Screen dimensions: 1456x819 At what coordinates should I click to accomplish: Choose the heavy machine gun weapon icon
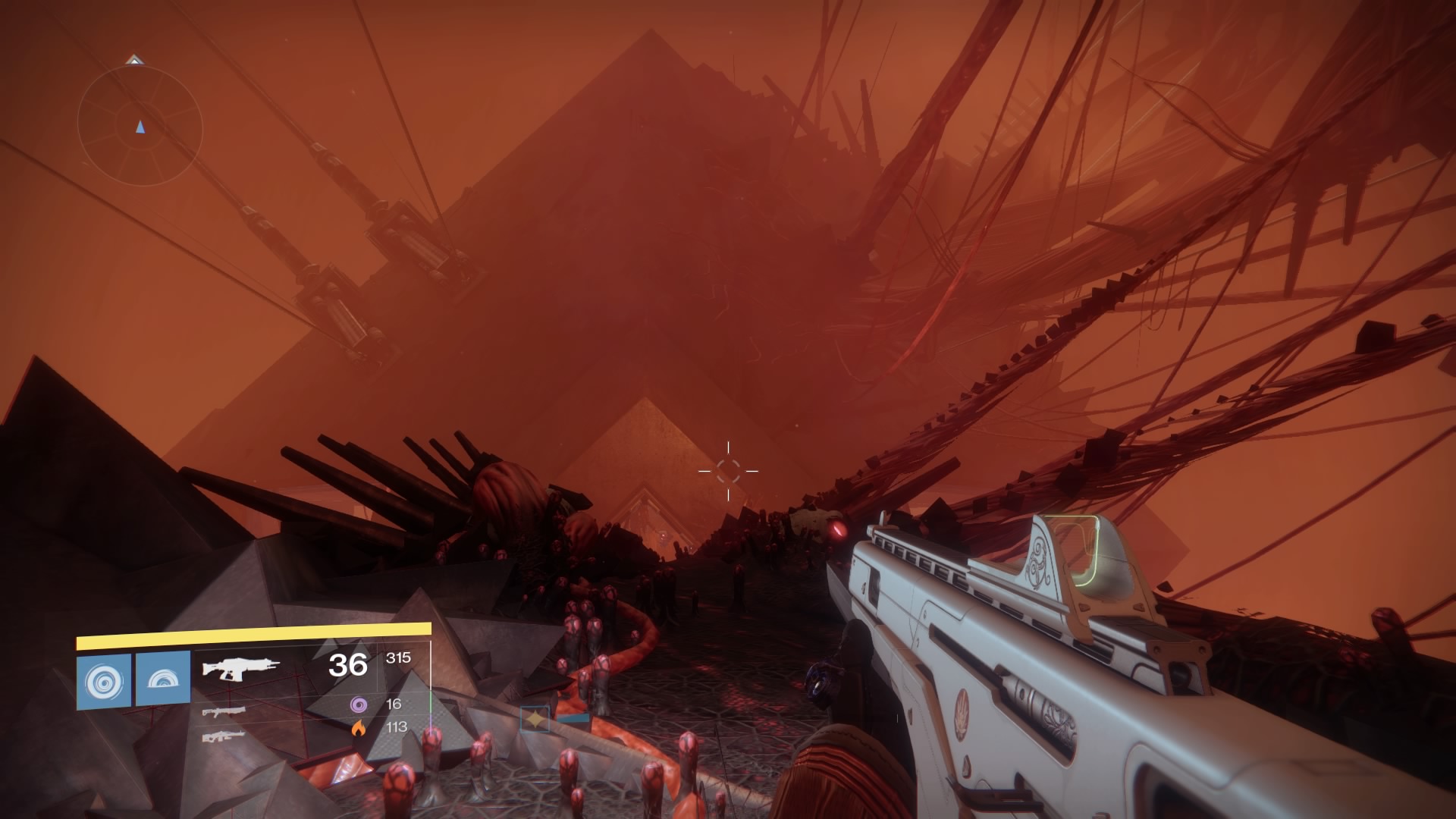pyautogui.click(x=224, y=736)
